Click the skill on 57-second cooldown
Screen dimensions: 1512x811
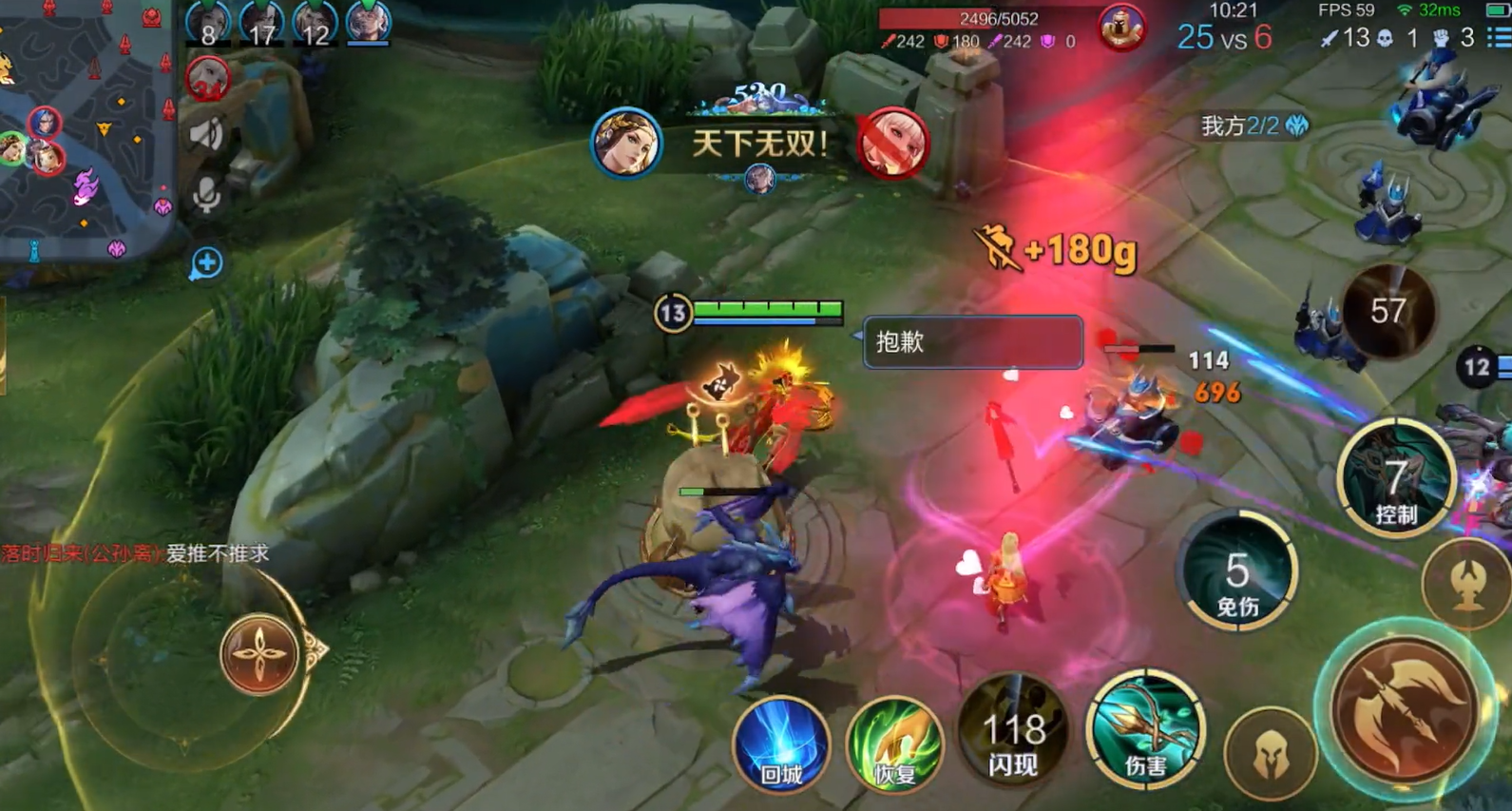click(x=1388, y=312)
